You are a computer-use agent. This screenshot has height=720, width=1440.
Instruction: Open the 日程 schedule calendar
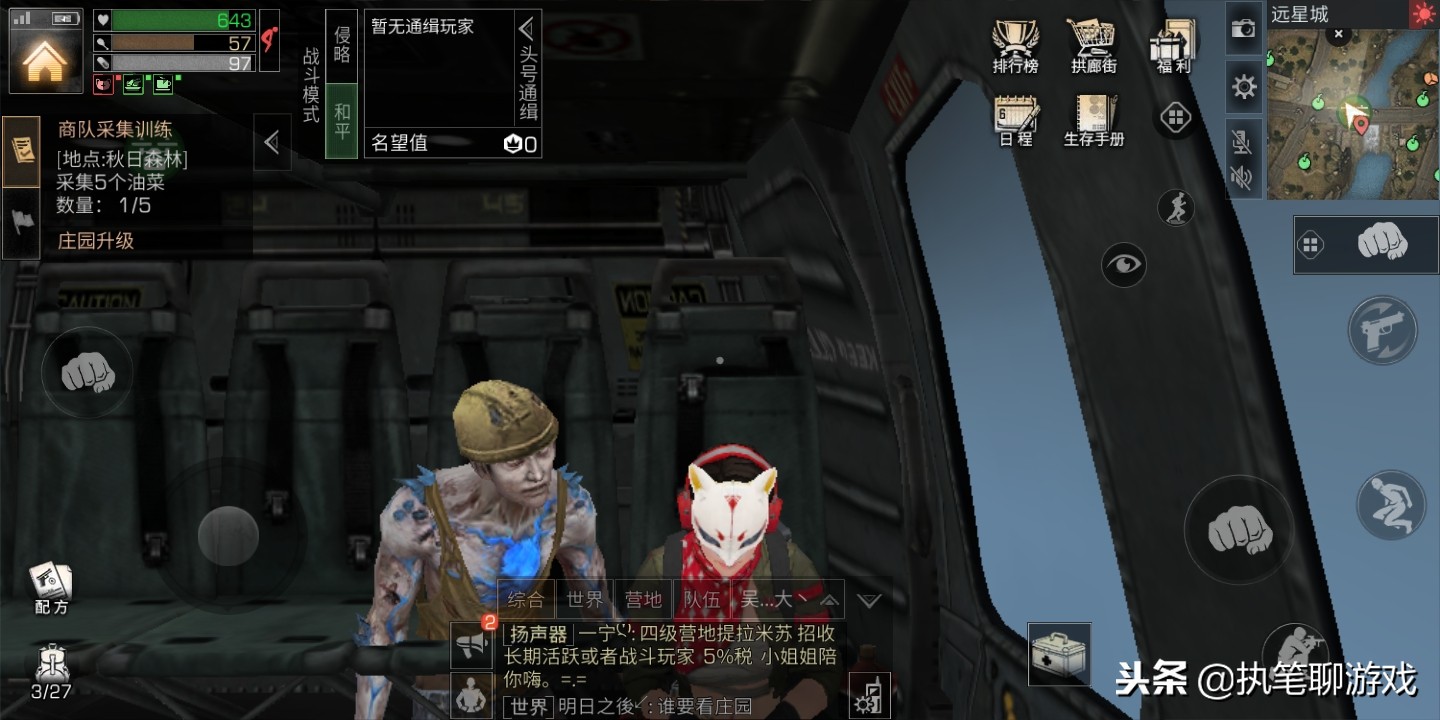[1014, 115]
